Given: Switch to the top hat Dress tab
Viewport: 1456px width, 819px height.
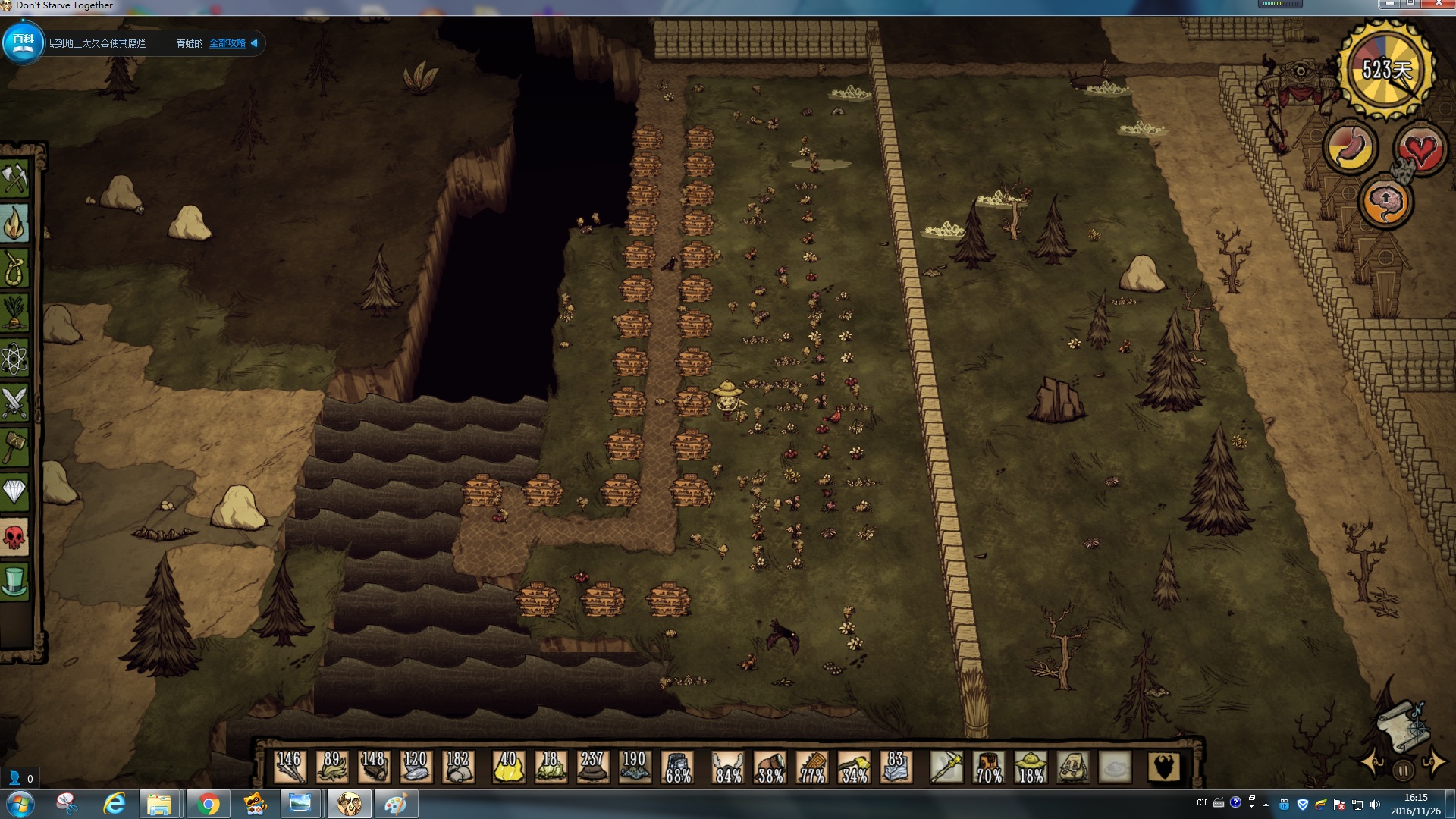Looking at the screenshot, I should [x=14, y=582].
